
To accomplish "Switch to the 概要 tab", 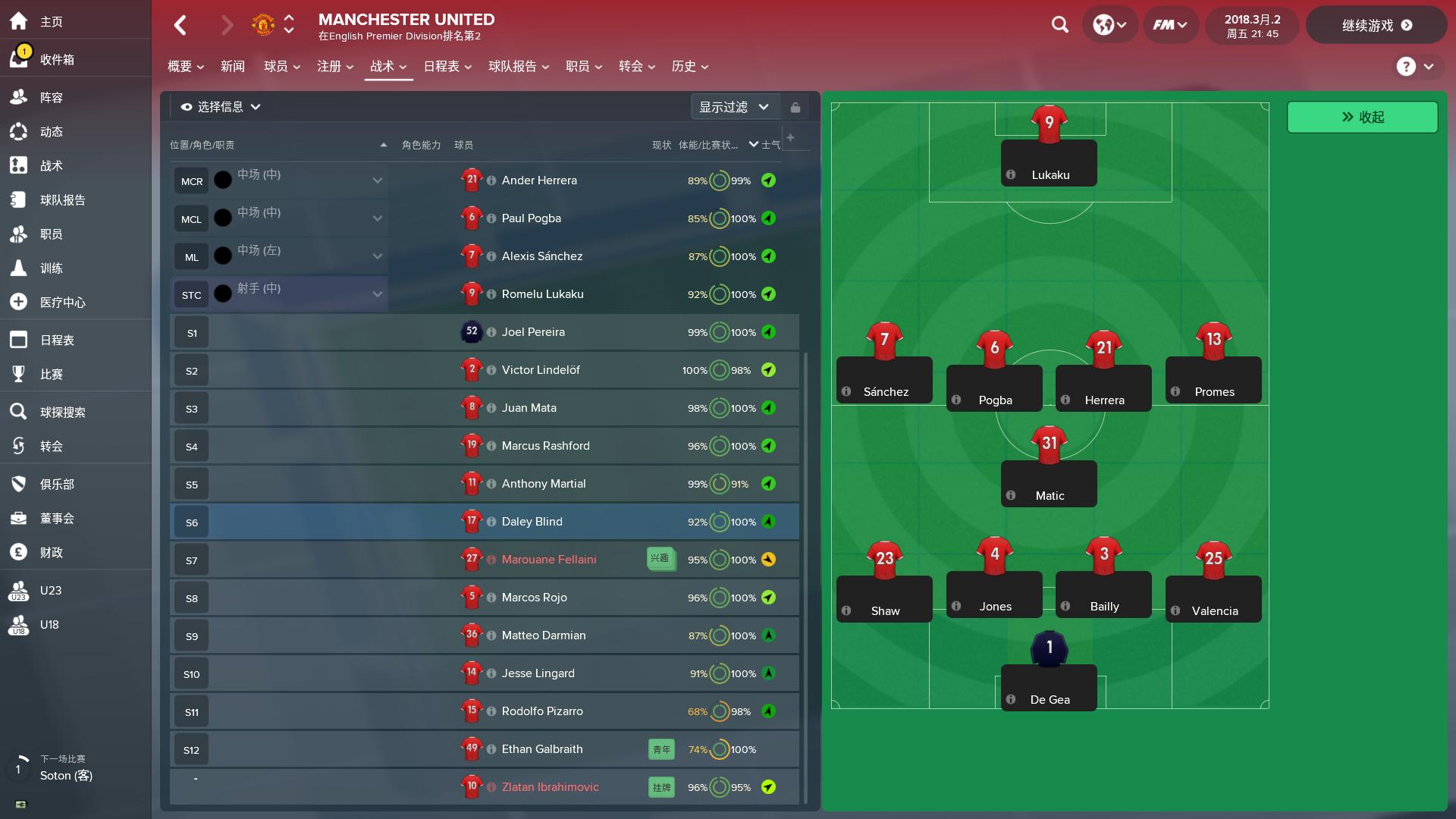I will (180, 66).
